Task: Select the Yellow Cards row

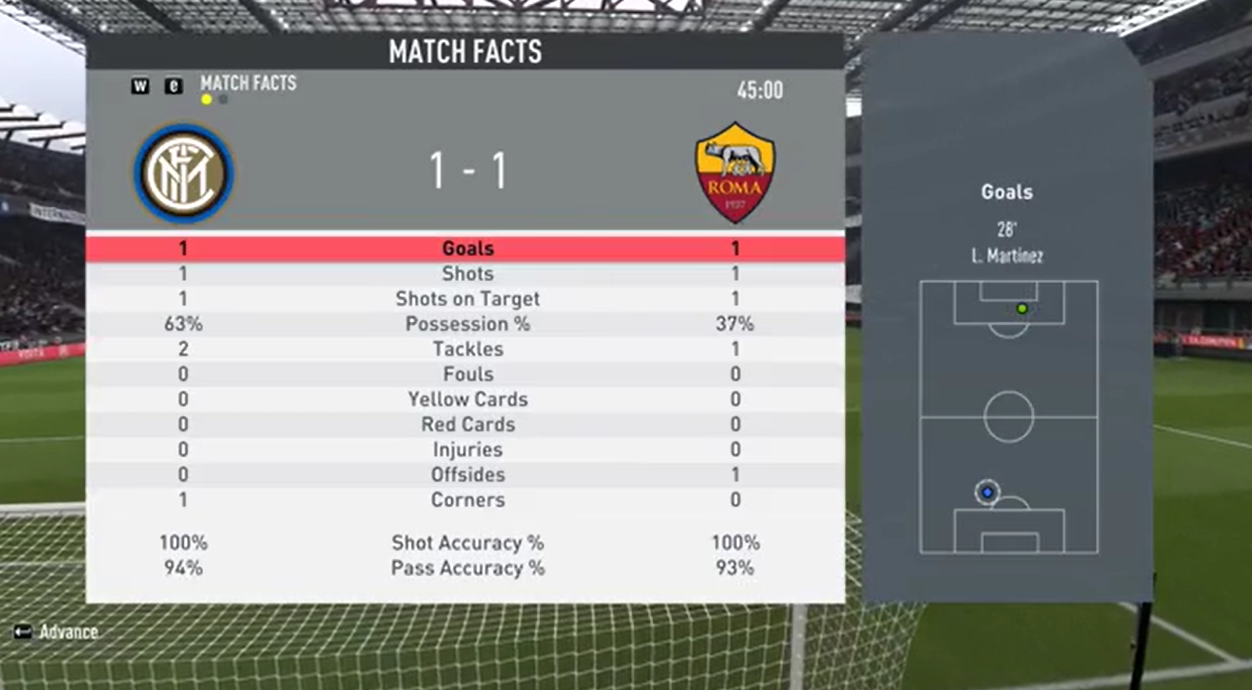Action: point(467,399)
